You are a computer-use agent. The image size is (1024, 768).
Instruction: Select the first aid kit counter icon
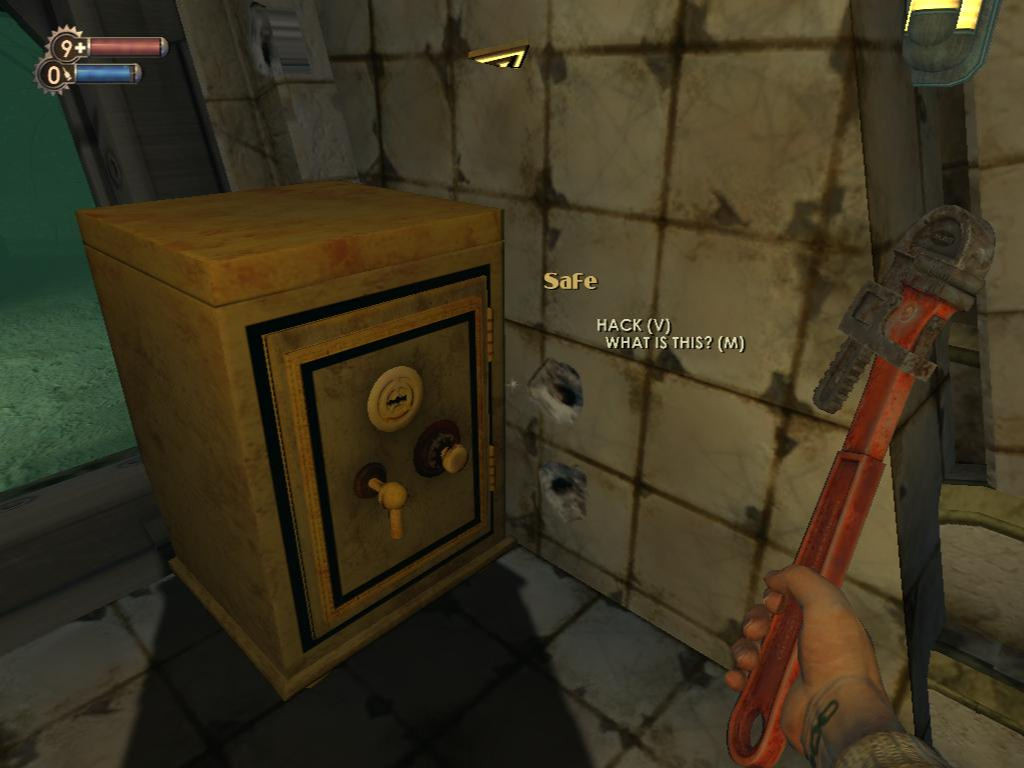[x=67, y=46]
